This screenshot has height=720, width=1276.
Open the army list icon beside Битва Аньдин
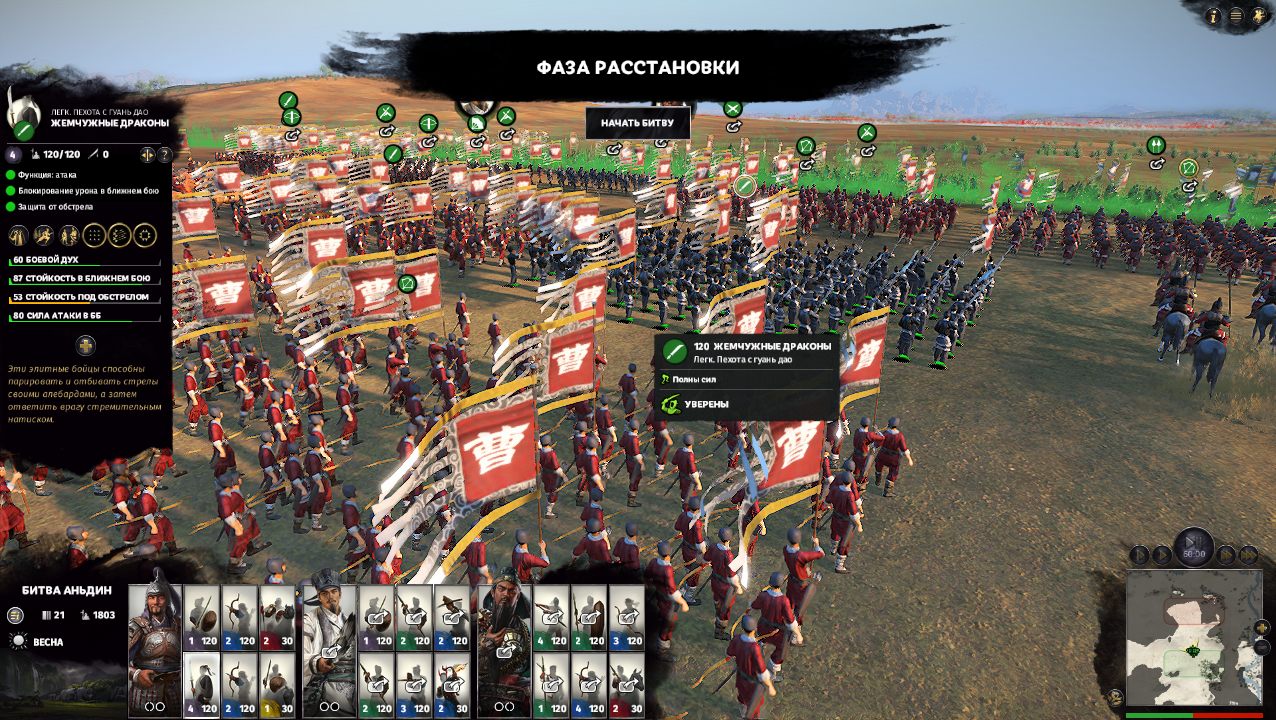(15, 616)
